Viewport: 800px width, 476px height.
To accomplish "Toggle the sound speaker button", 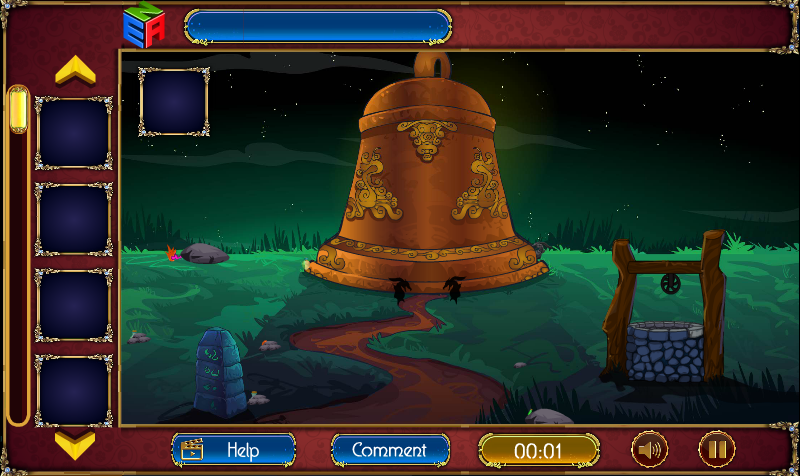I will point(650,449).
